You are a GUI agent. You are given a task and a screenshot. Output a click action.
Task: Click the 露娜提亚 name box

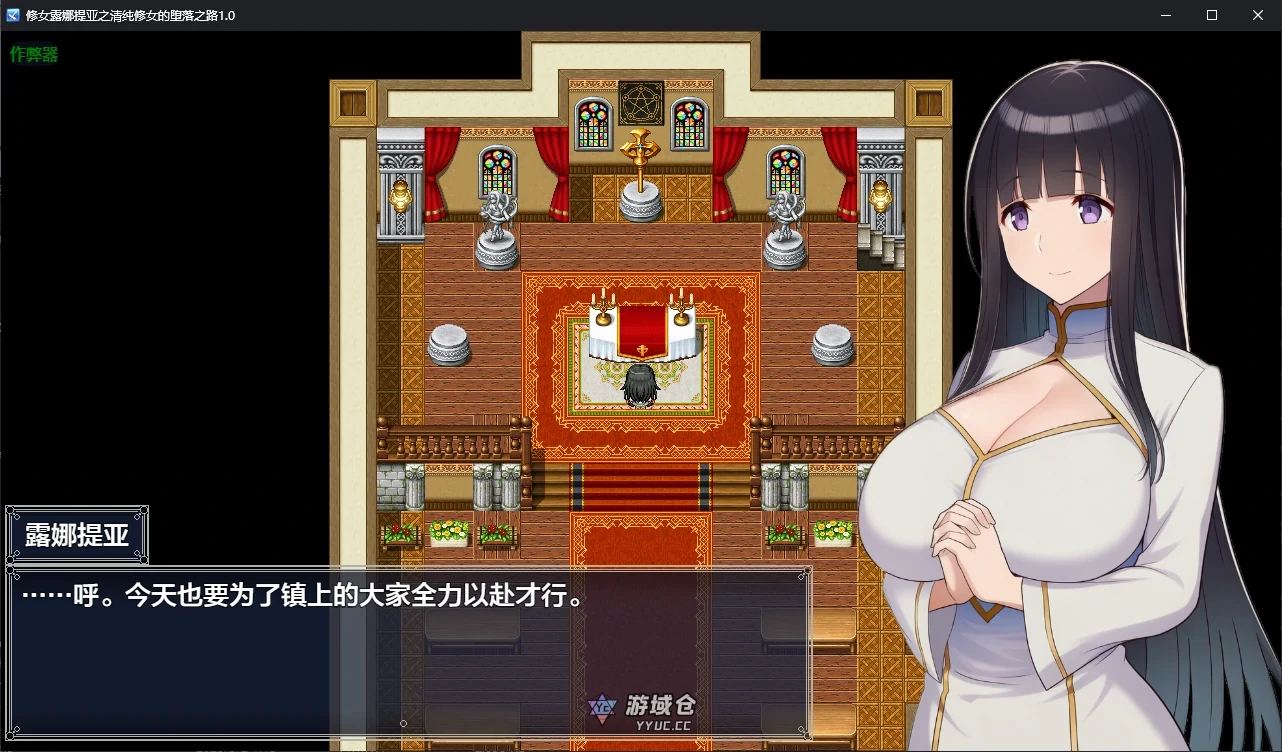(76, 533)
